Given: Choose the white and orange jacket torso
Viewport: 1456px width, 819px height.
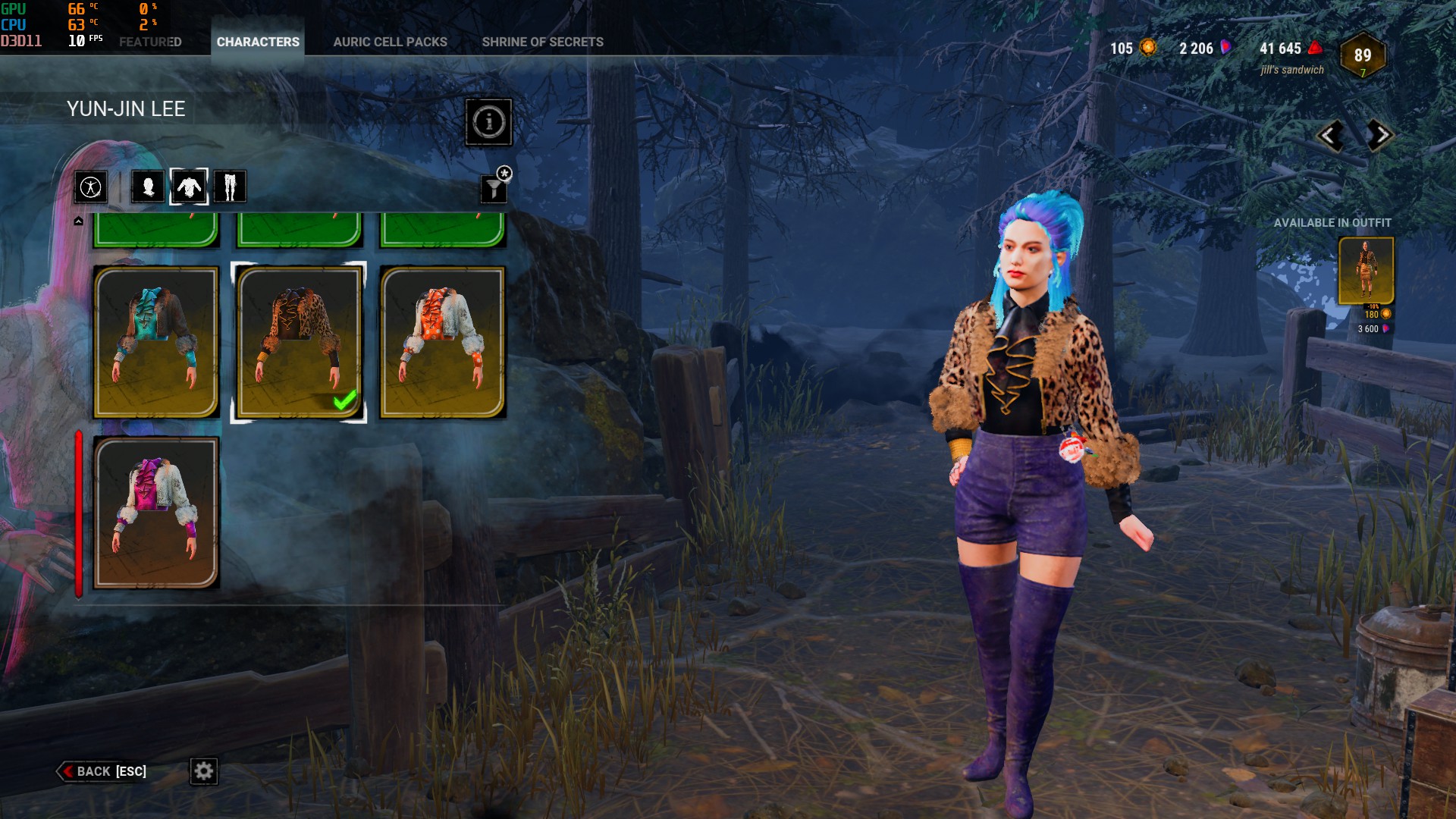Looking at the screenshot, I should pyautogui.click(x=443, y=342).
